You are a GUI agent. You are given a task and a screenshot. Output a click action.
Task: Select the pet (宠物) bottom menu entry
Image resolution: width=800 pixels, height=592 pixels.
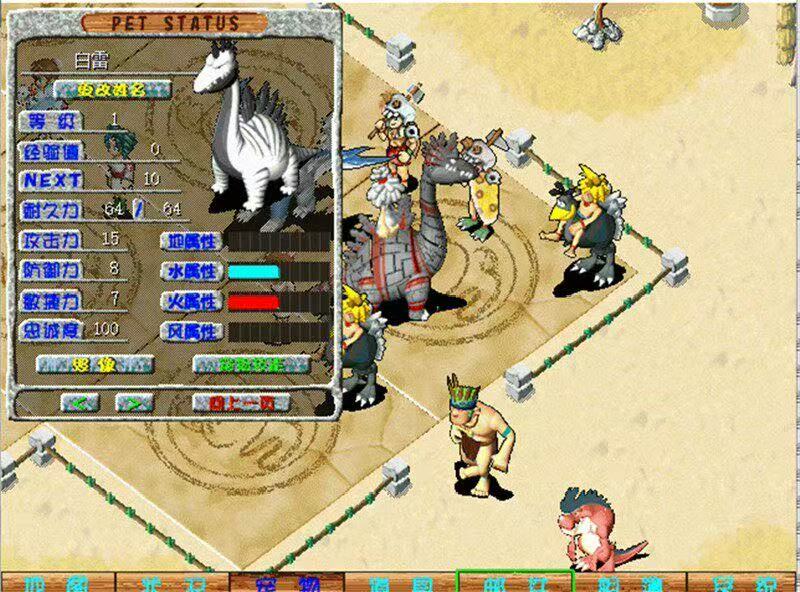click(x=286, y=583)
